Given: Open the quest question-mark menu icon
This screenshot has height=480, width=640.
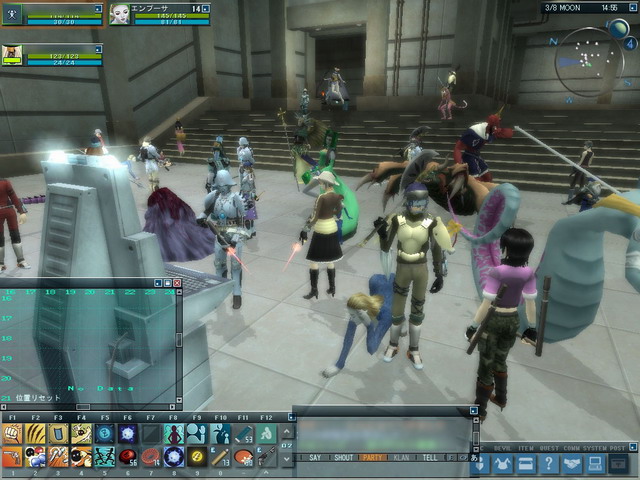Looking at the screenshot, I should coord(548,464).
